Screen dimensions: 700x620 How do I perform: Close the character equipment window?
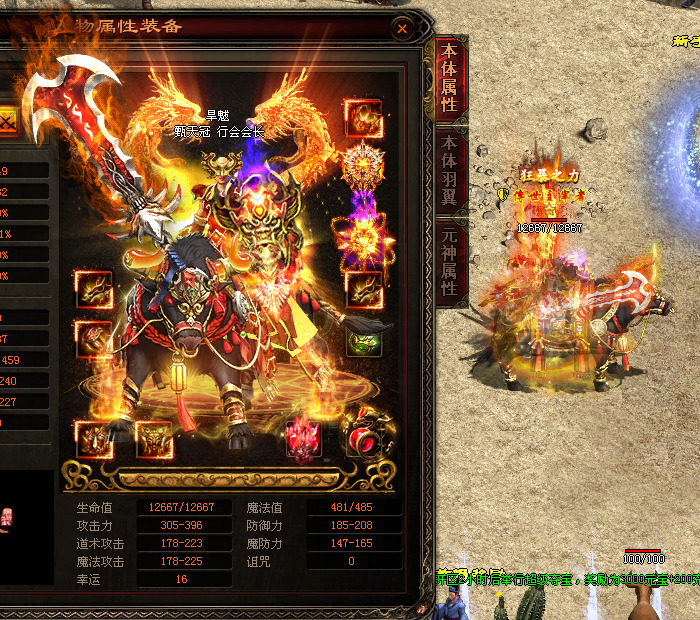(x=402, y=29)
